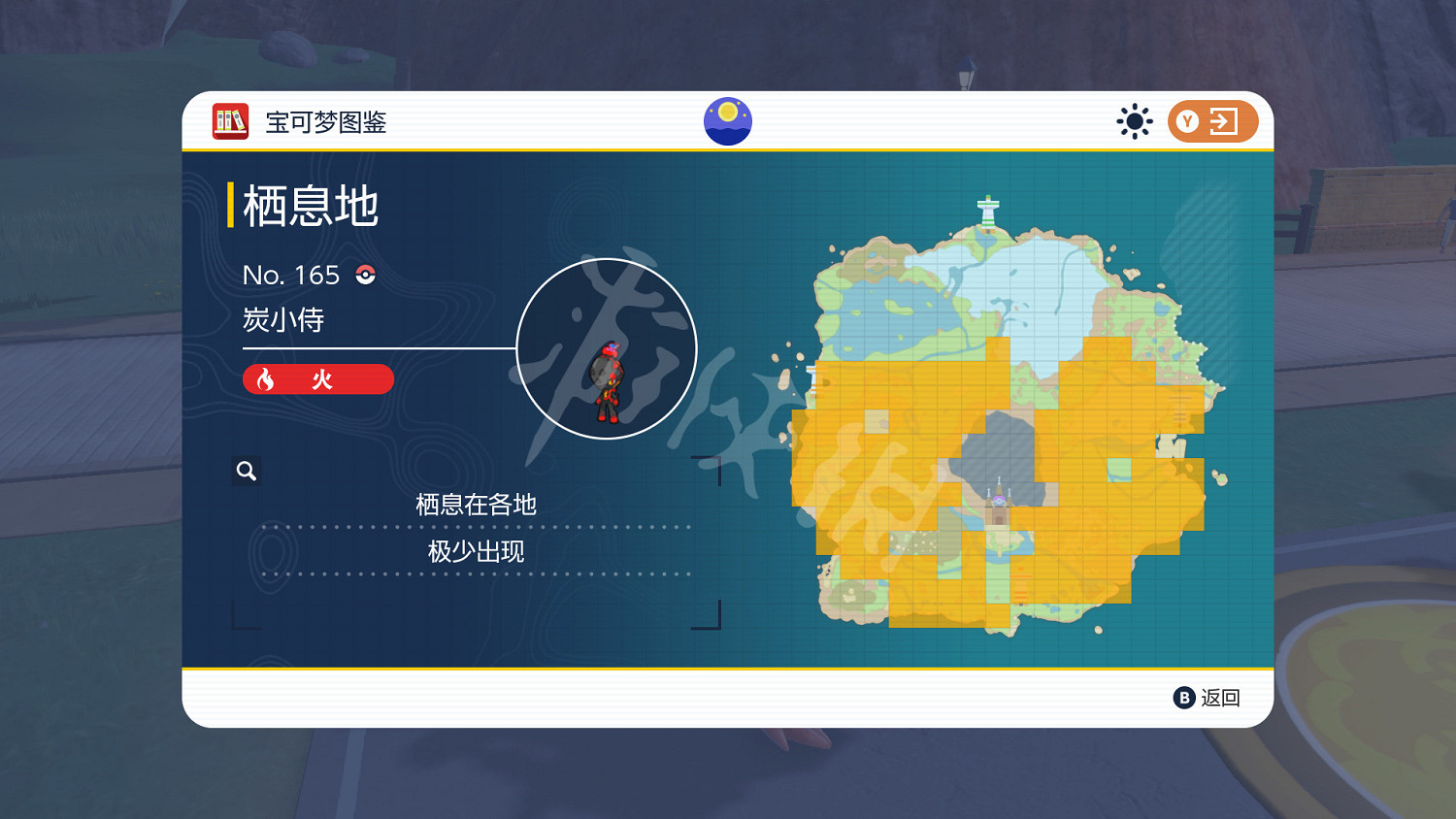Click the B circle icon next to 返回

point(1183,698)
